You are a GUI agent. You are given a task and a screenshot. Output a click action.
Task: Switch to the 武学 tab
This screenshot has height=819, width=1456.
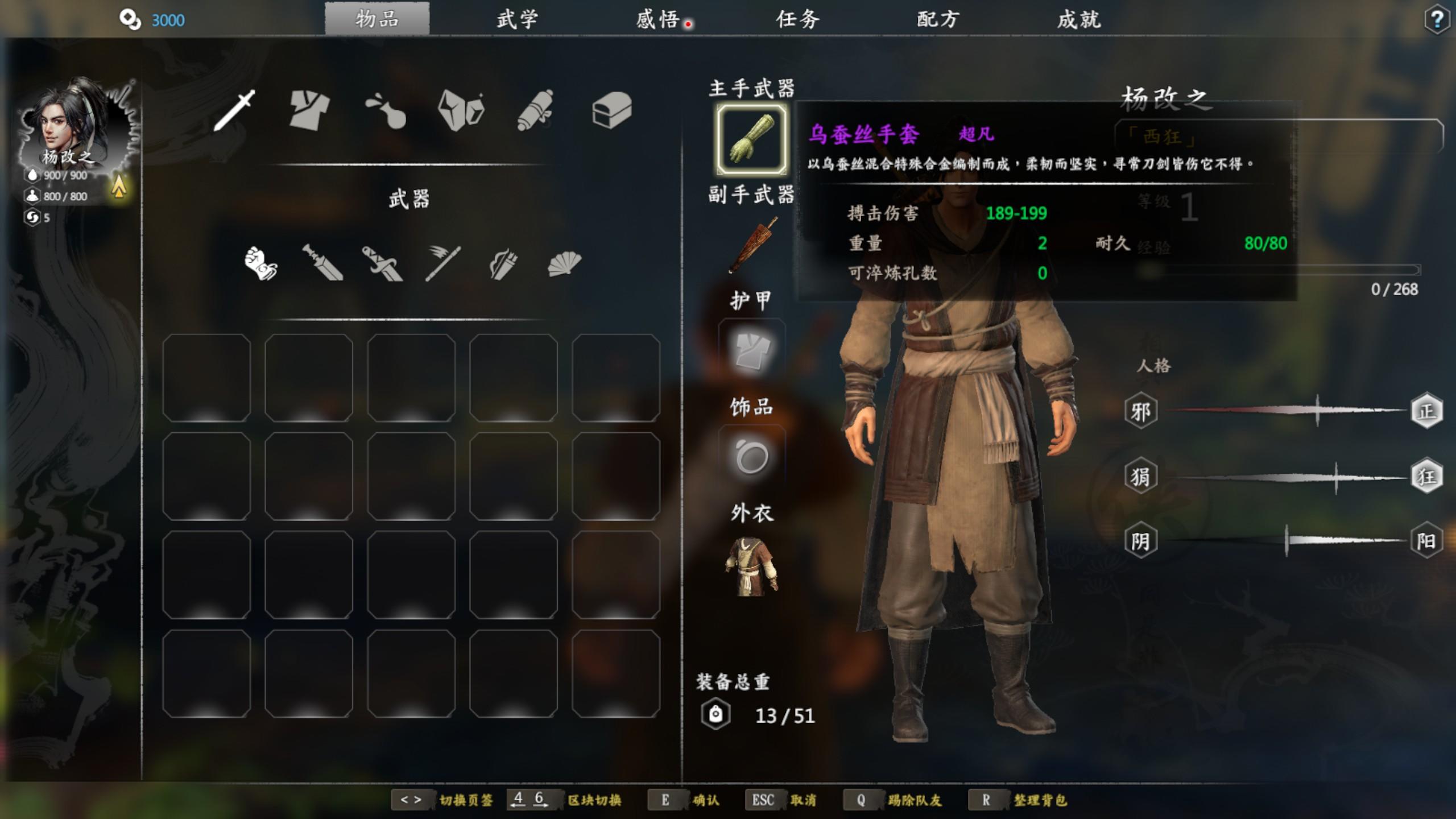tap(517, 19)
